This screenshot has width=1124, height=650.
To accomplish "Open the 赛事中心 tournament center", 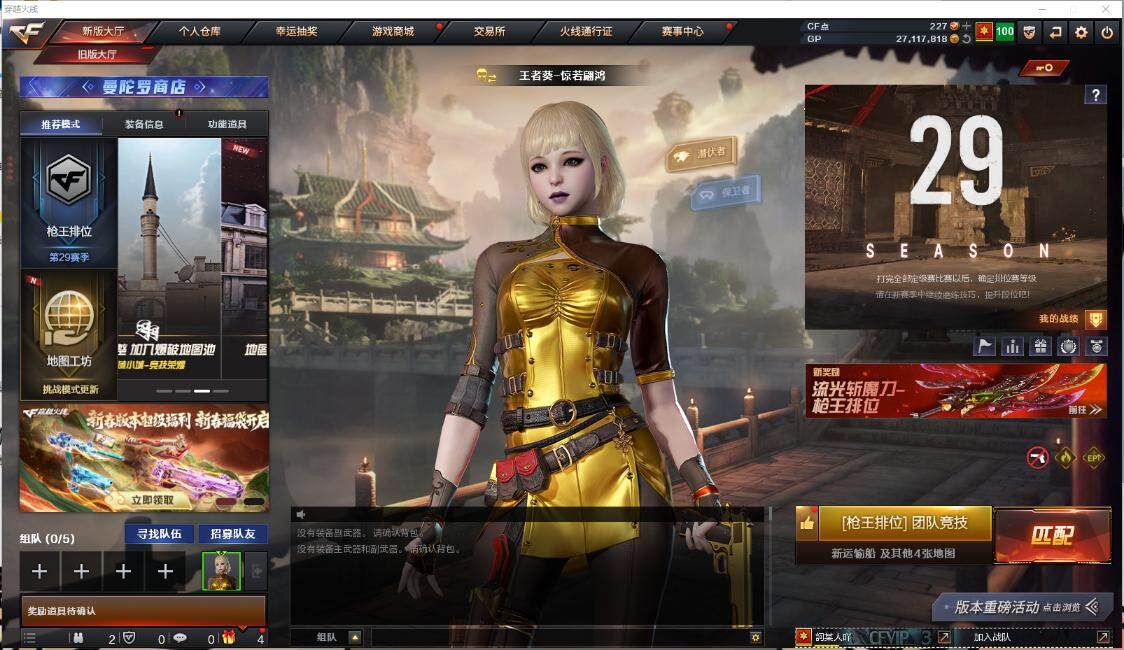I will pos(682,31).
